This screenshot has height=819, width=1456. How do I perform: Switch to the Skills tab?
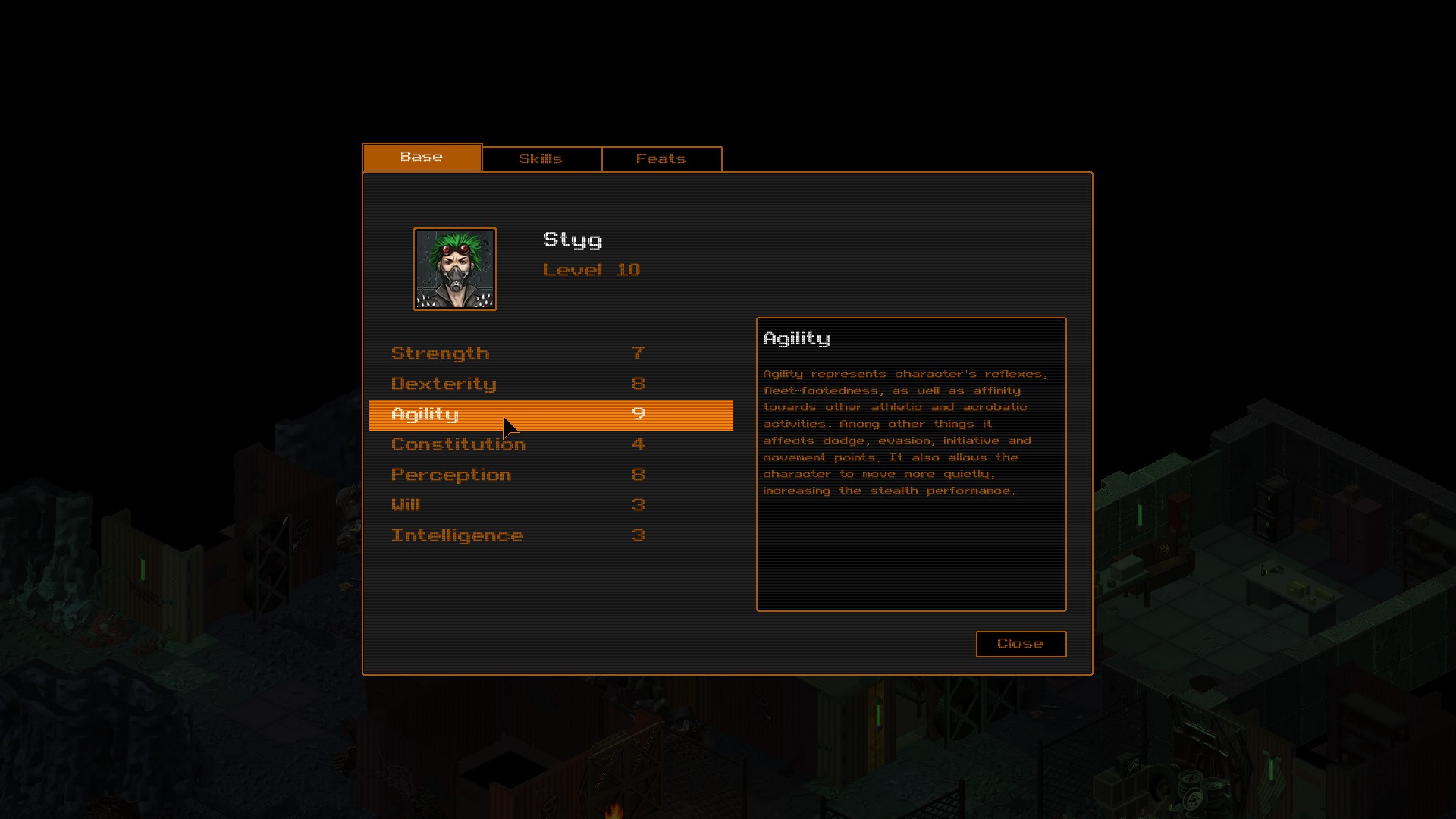(x=541, y=158)
